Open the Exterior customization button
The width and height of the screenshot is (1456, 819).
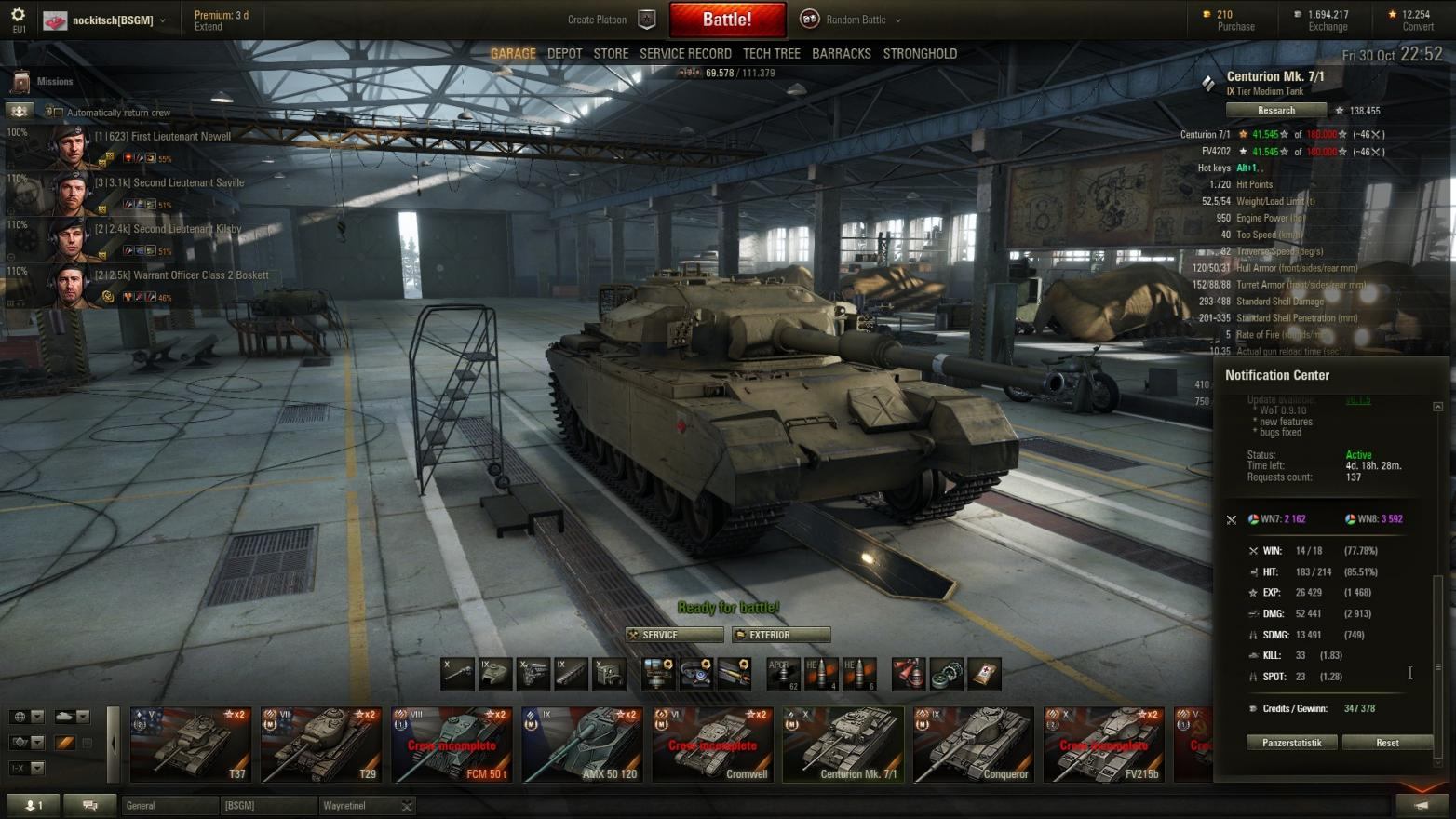click(x=781, y=635)
